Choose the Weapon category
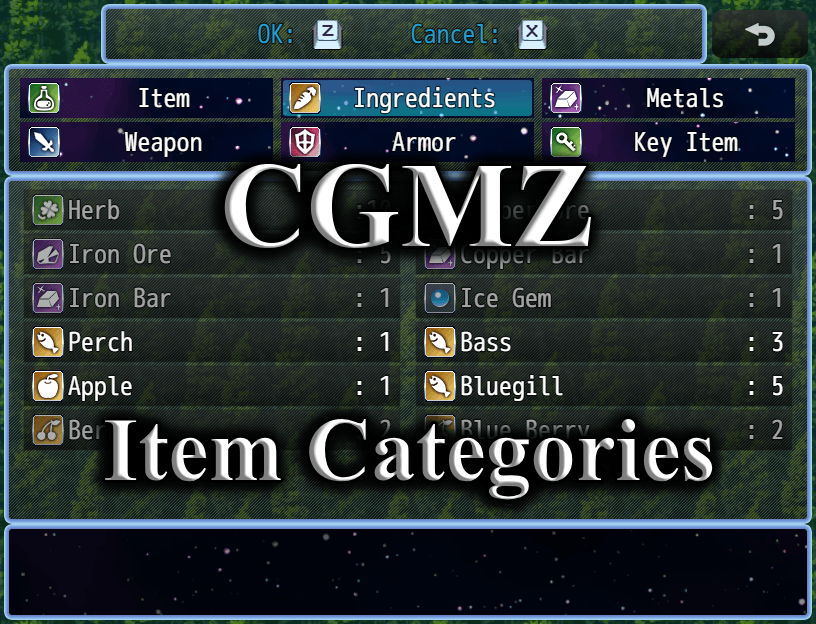 click(x=146, y=143)
